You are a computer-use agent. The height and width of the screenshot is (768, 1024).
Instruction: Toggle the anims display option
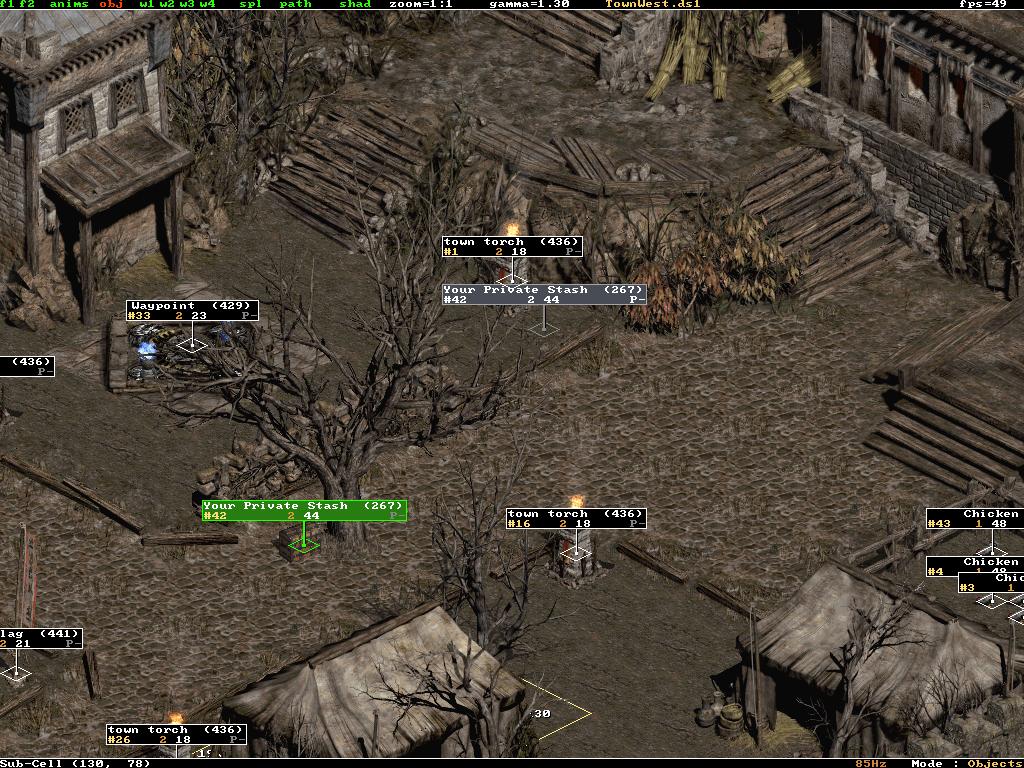click(x=68, y=4)
